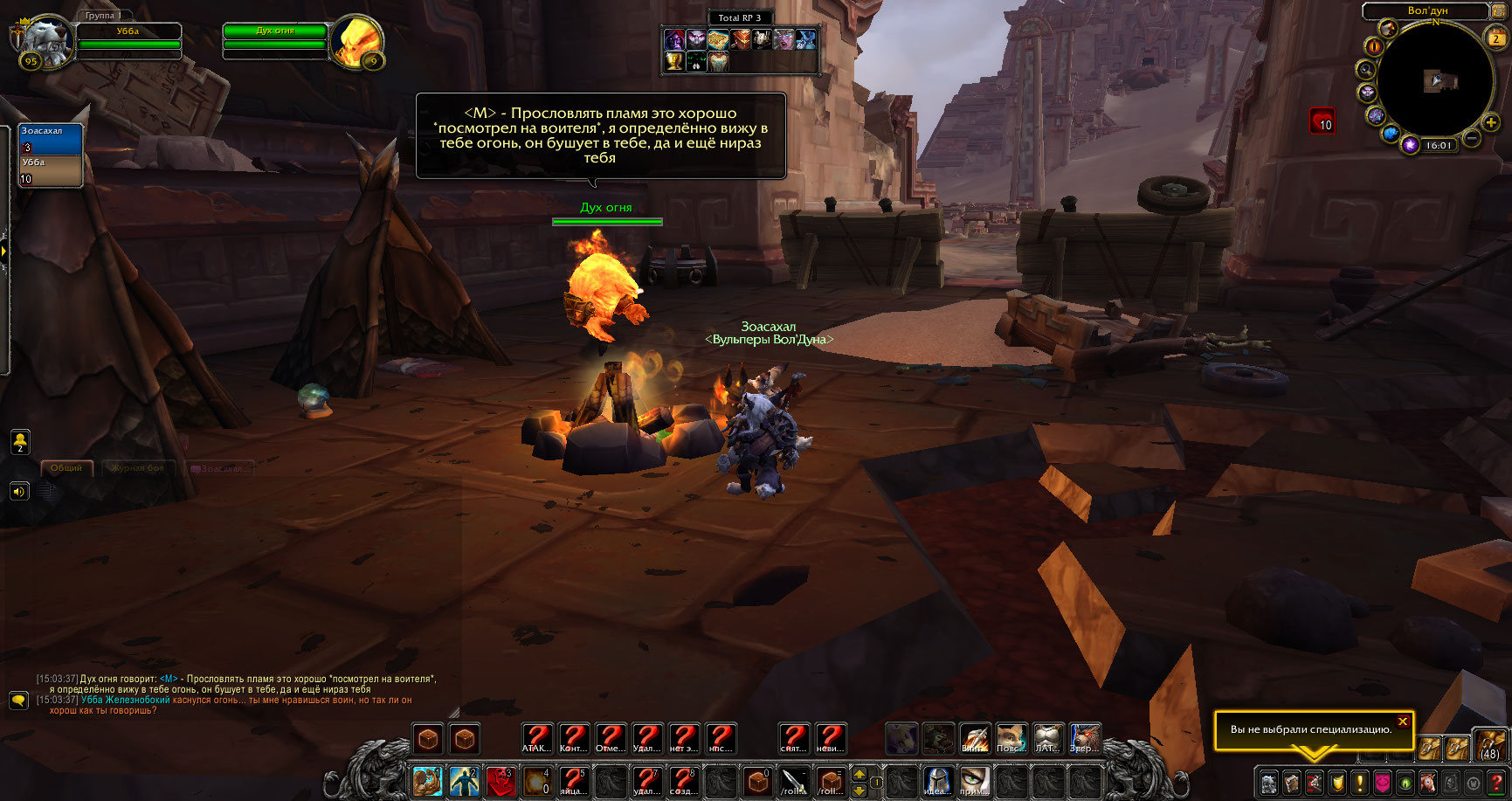
Task: Zoom out the minimap with minus button
Action: pos(1471,138)
